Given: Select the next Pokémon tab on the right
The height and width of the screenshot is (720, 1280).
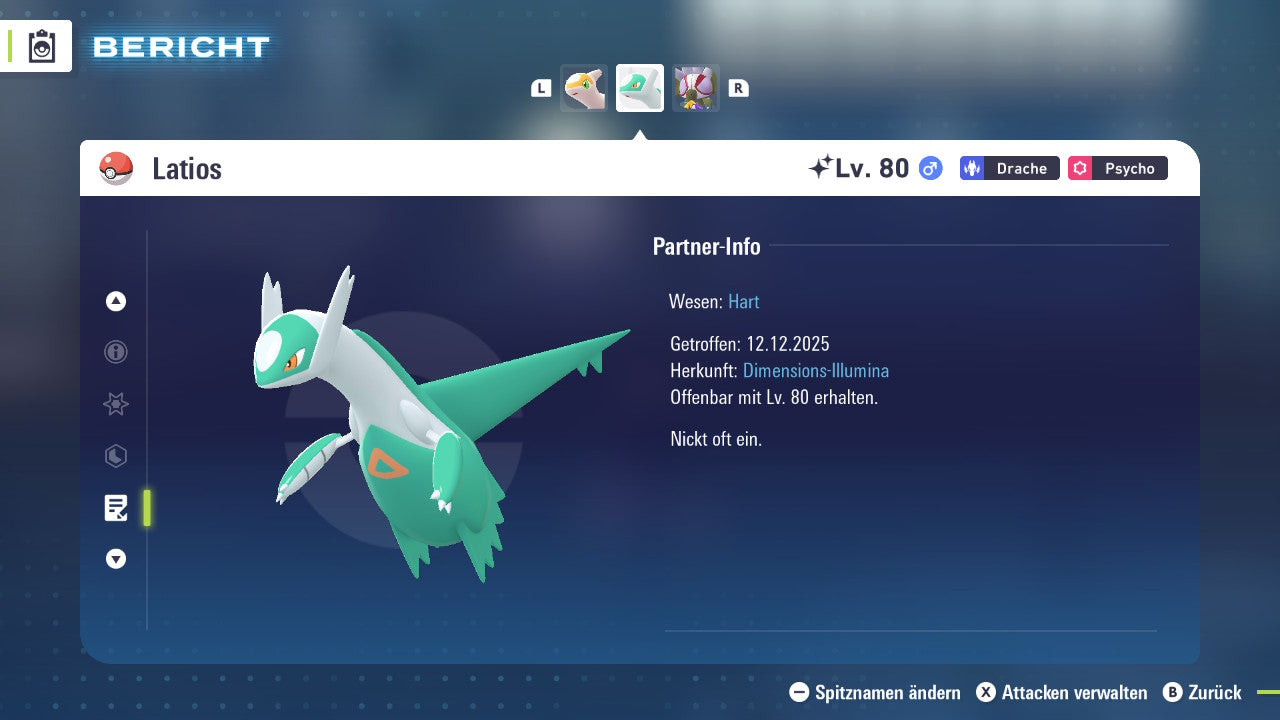Looking at the screenshot, I should point(696,87).
